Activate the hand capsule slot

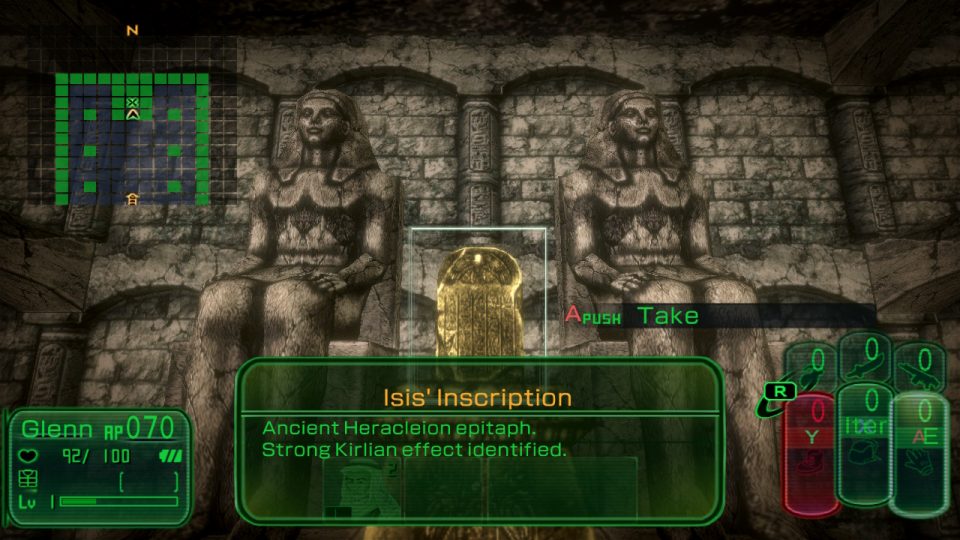[918, 453]
